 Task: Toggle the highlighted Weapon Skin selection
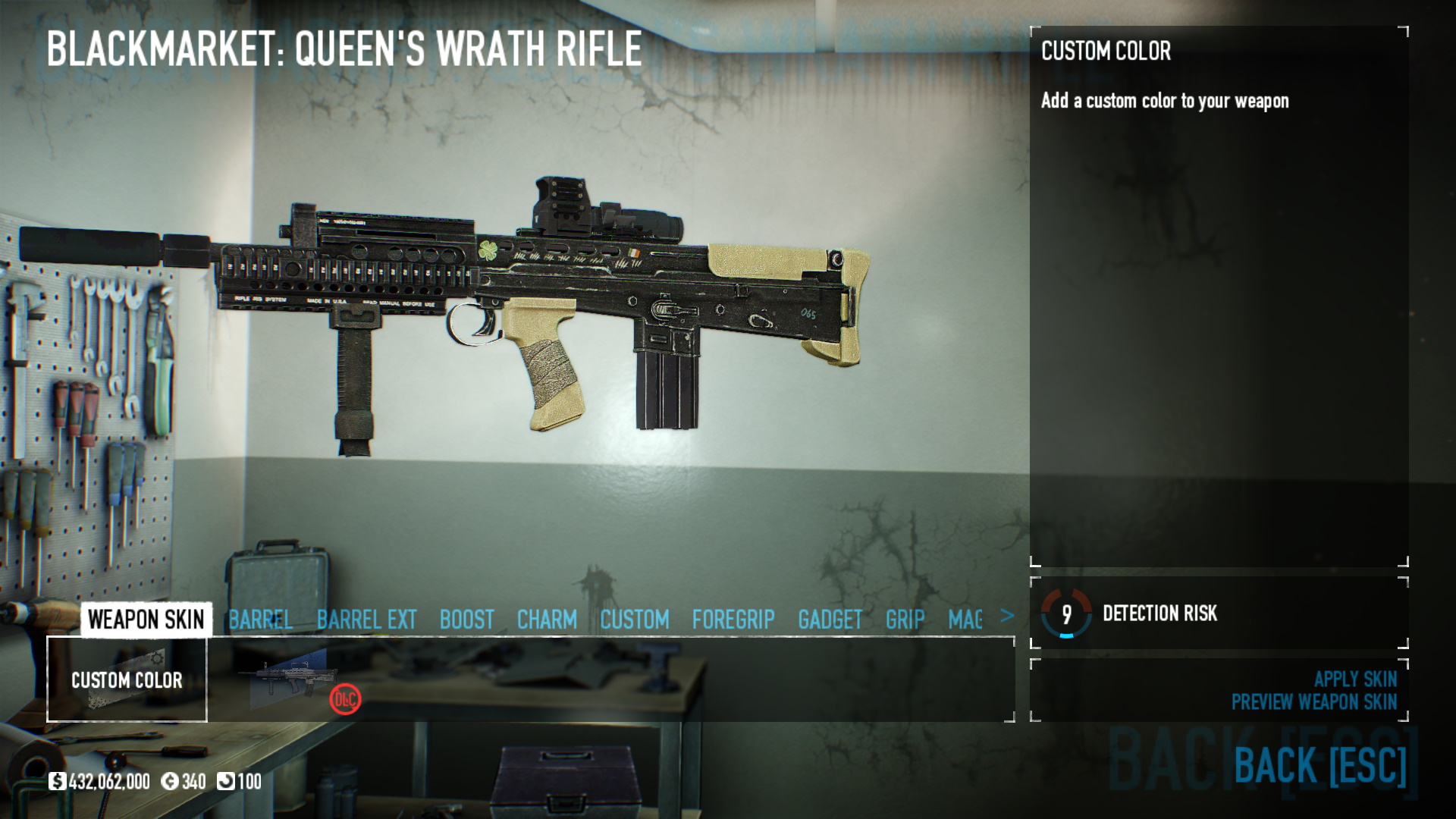pyautogui.click(x=146, y=620)
